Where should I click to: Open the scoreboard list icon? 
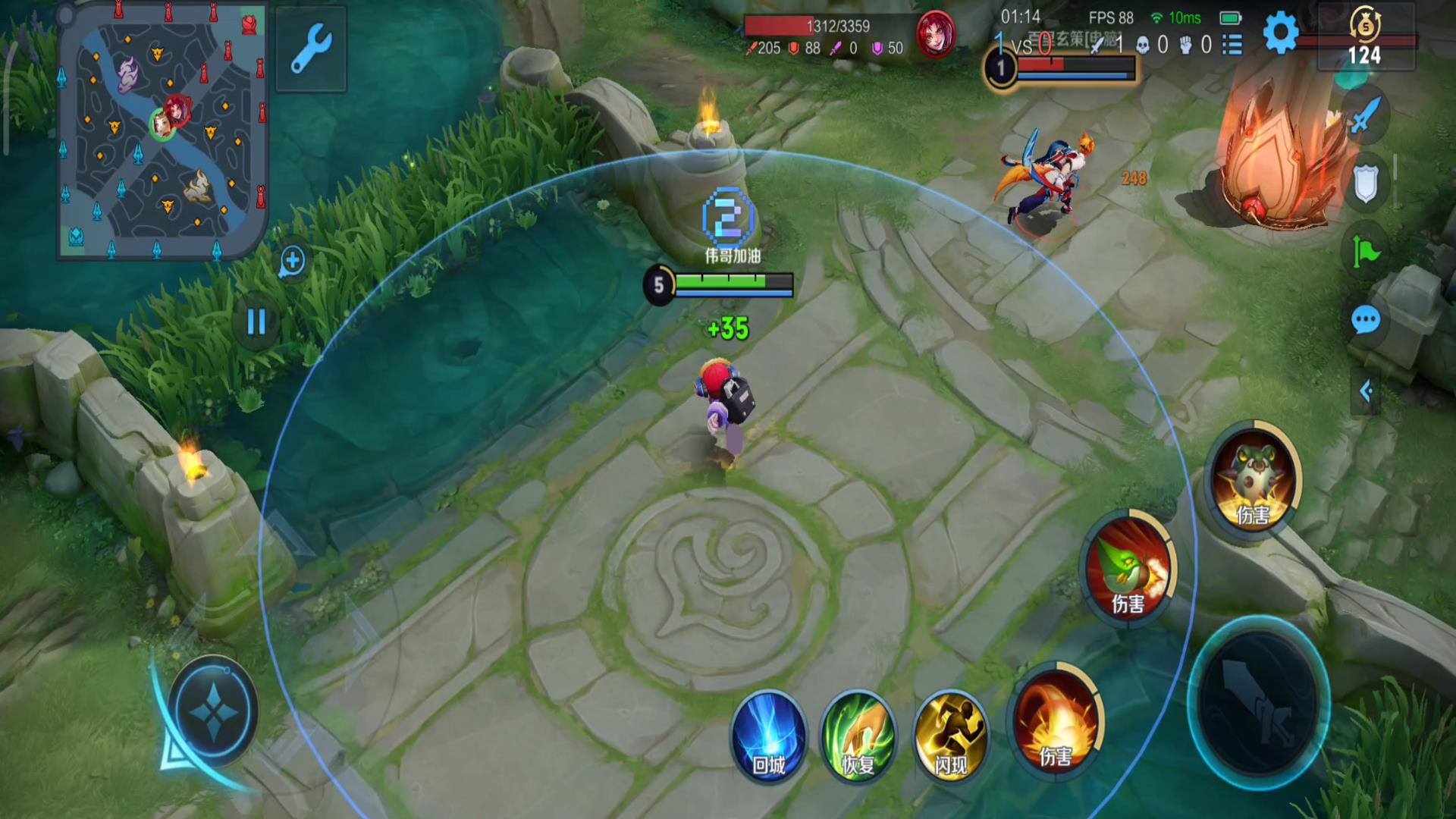click(x=1233, y=45)
